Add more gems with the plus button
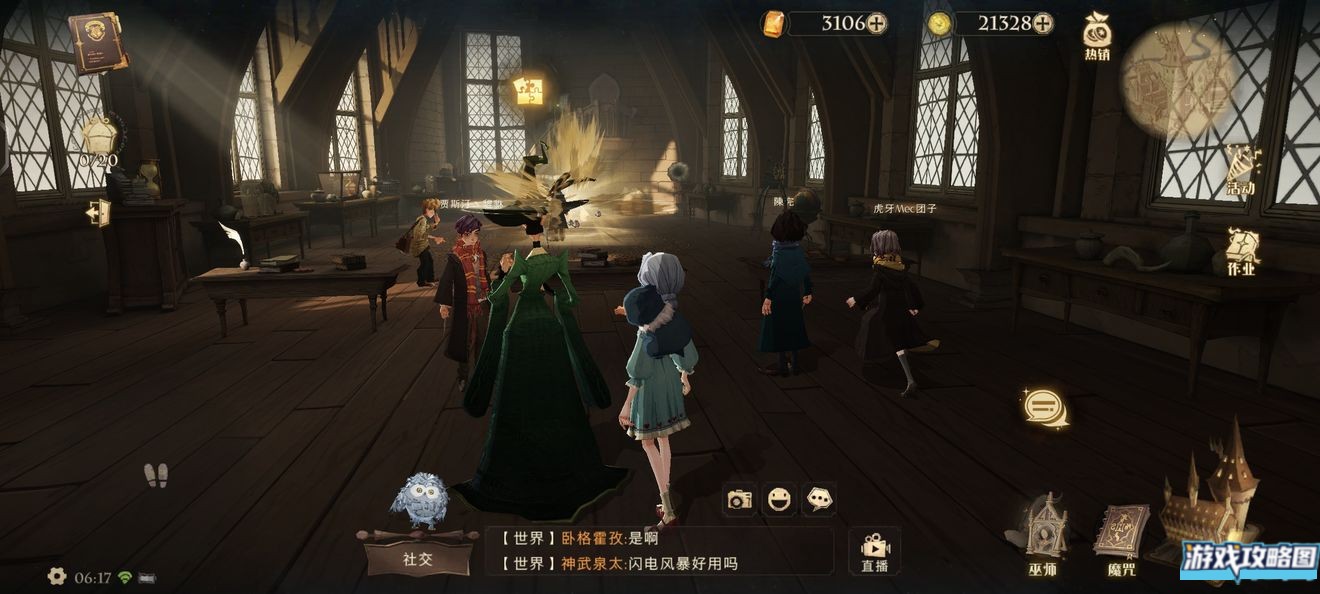Screen dimensions: 1320x594 tap(876, 23)
